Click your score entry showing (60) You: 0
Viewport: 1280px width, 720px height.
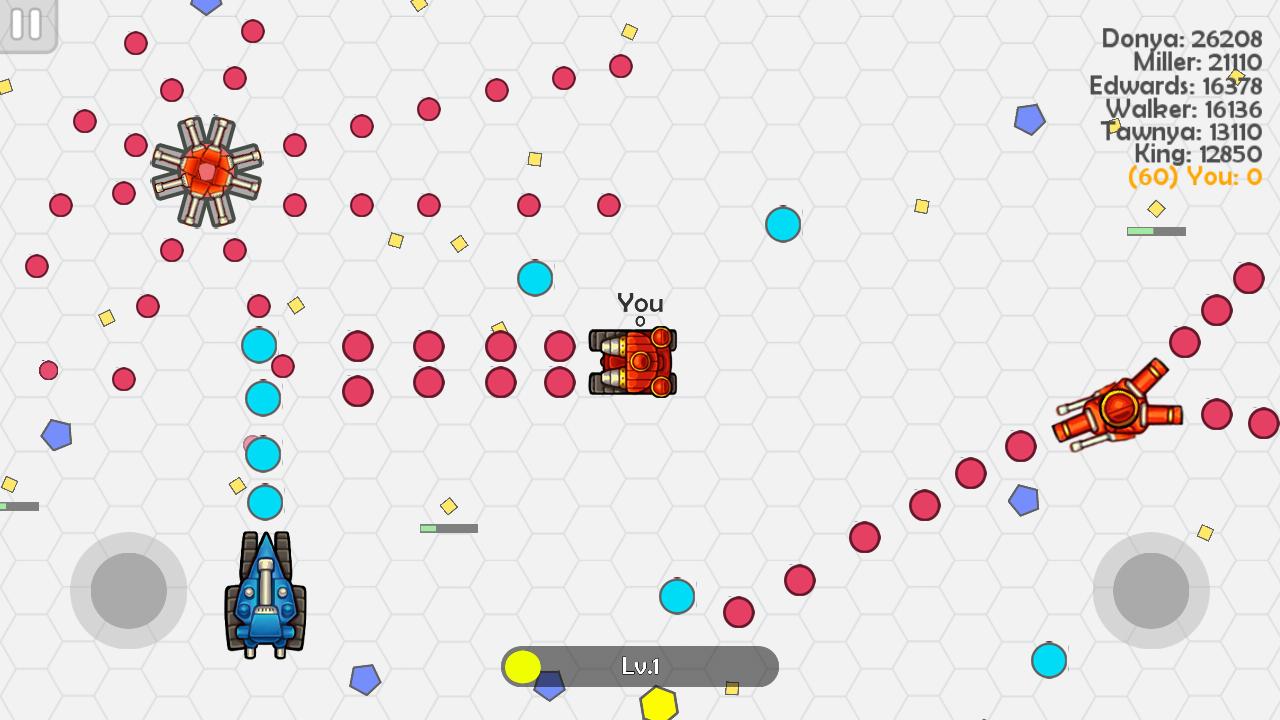pos(1194,177)
